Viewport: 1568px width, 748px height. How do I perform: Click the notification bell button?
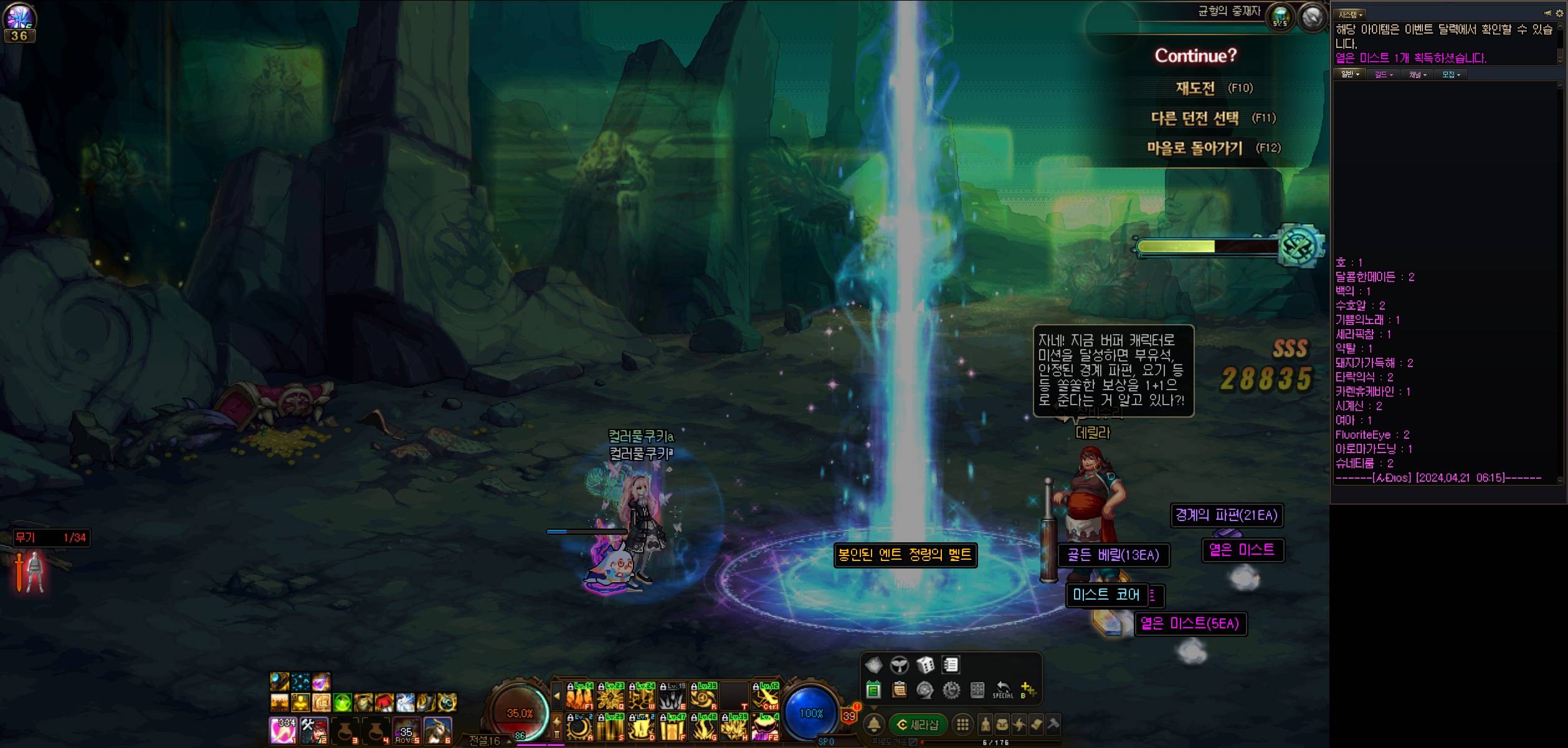click(874, 724)
